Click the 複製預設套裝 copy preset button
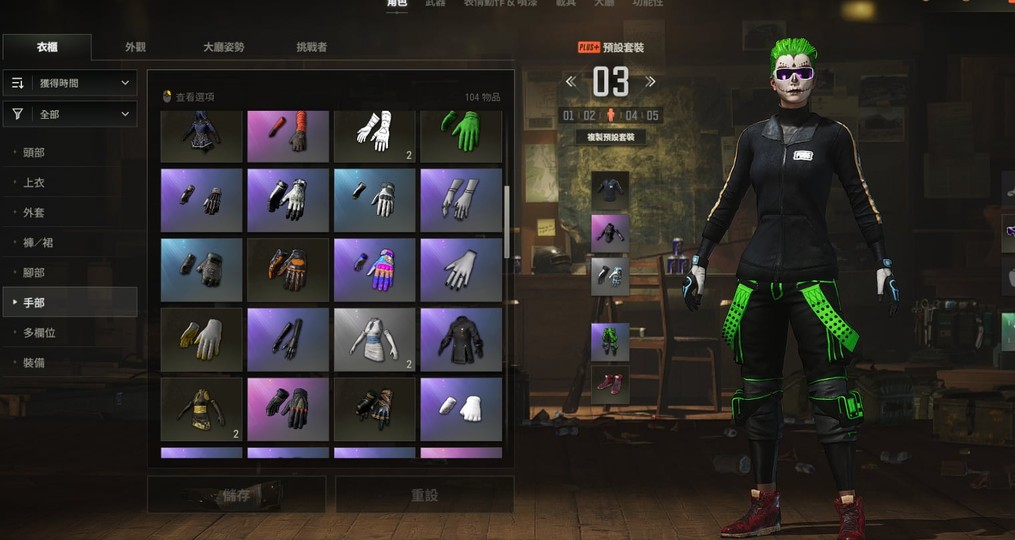This screenshot has height=540, width=1015. (610, 137)
